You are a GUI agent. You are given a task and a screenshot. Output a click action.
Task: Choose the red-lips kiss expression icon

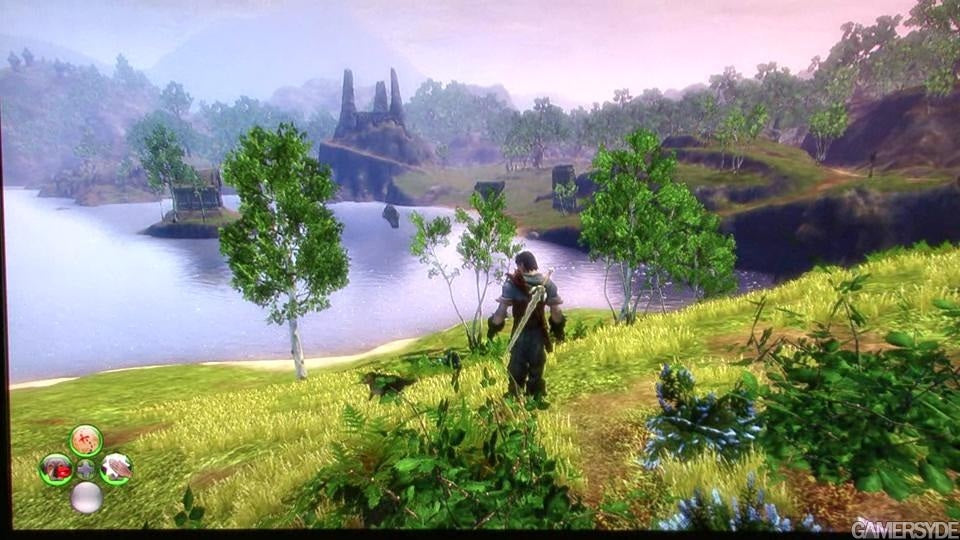[x=56, y=468]
